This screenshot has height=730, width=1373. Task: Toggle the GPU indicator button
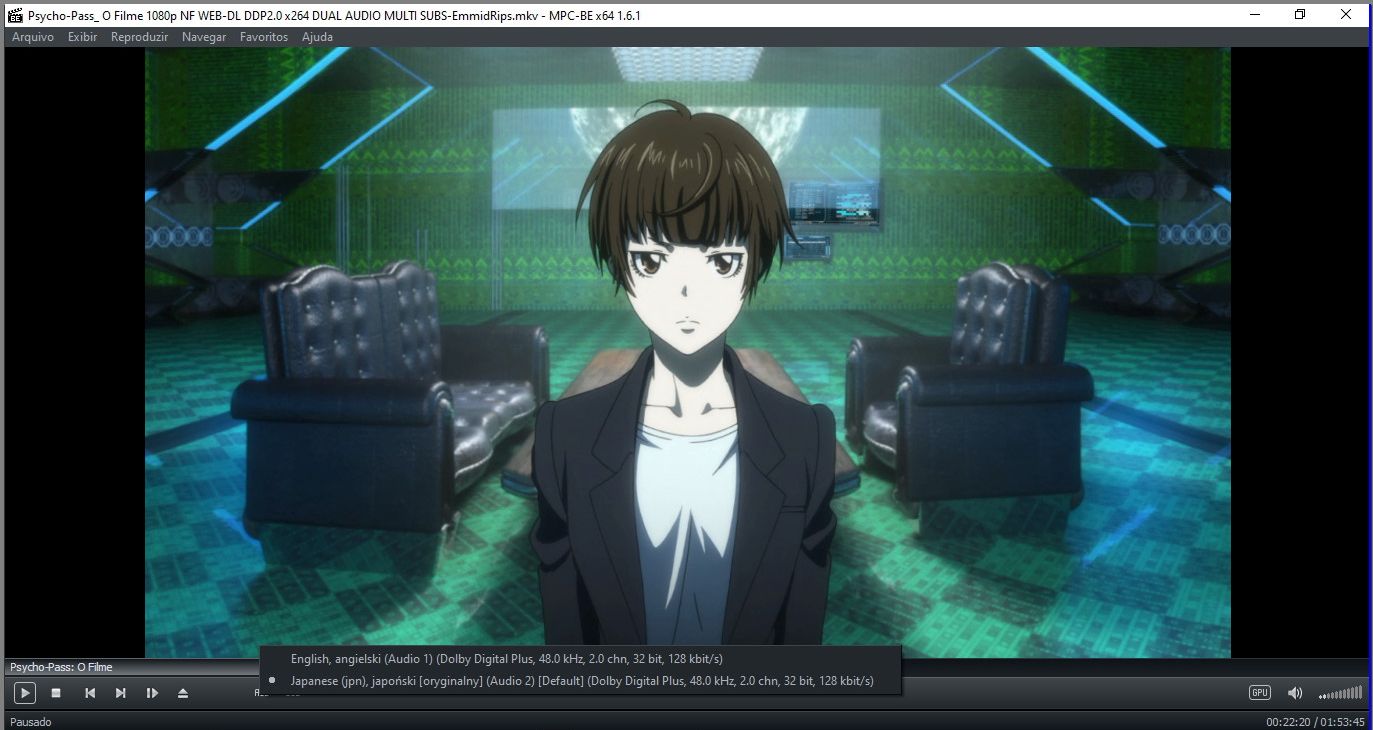point(1259,693)
